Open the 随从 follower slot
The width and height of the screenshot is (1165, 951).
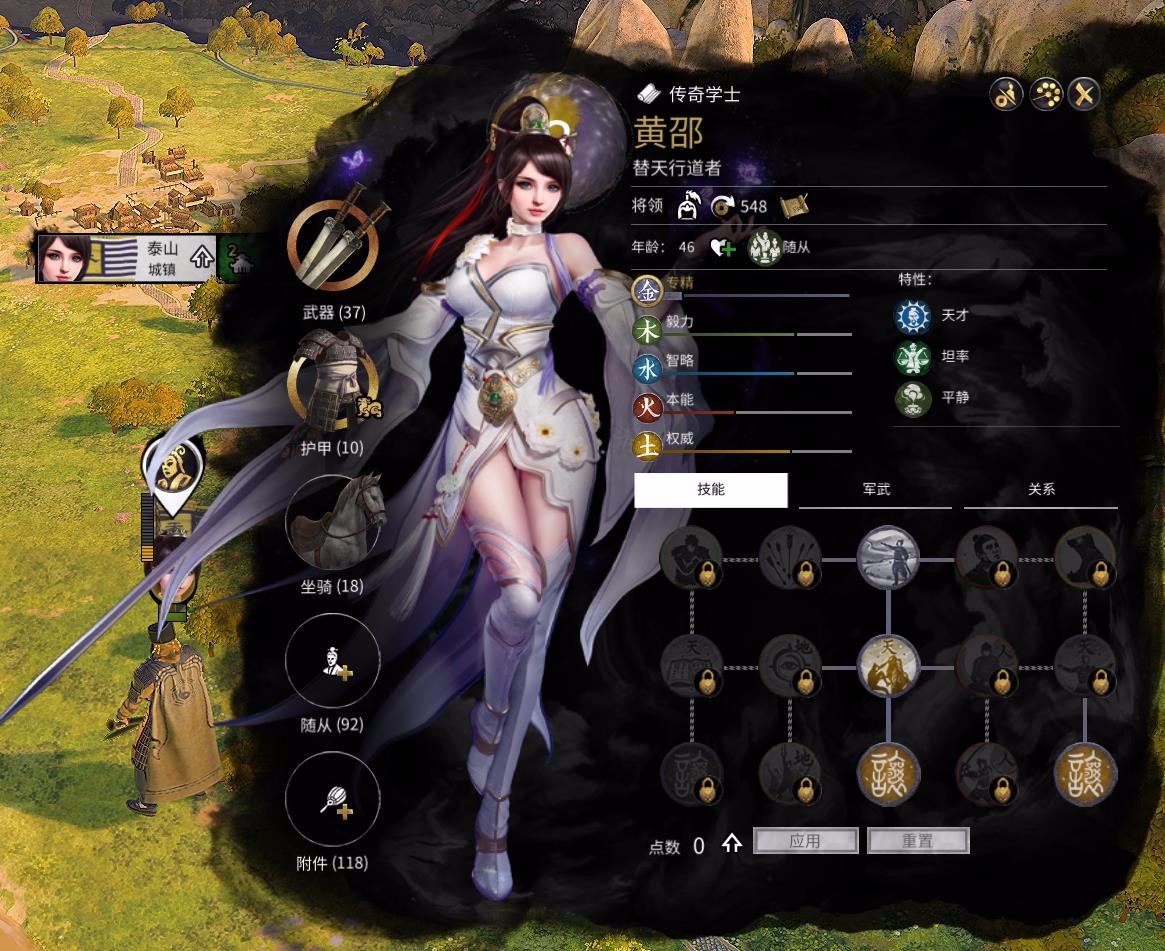pyautogui.click(x=333, y=660)
